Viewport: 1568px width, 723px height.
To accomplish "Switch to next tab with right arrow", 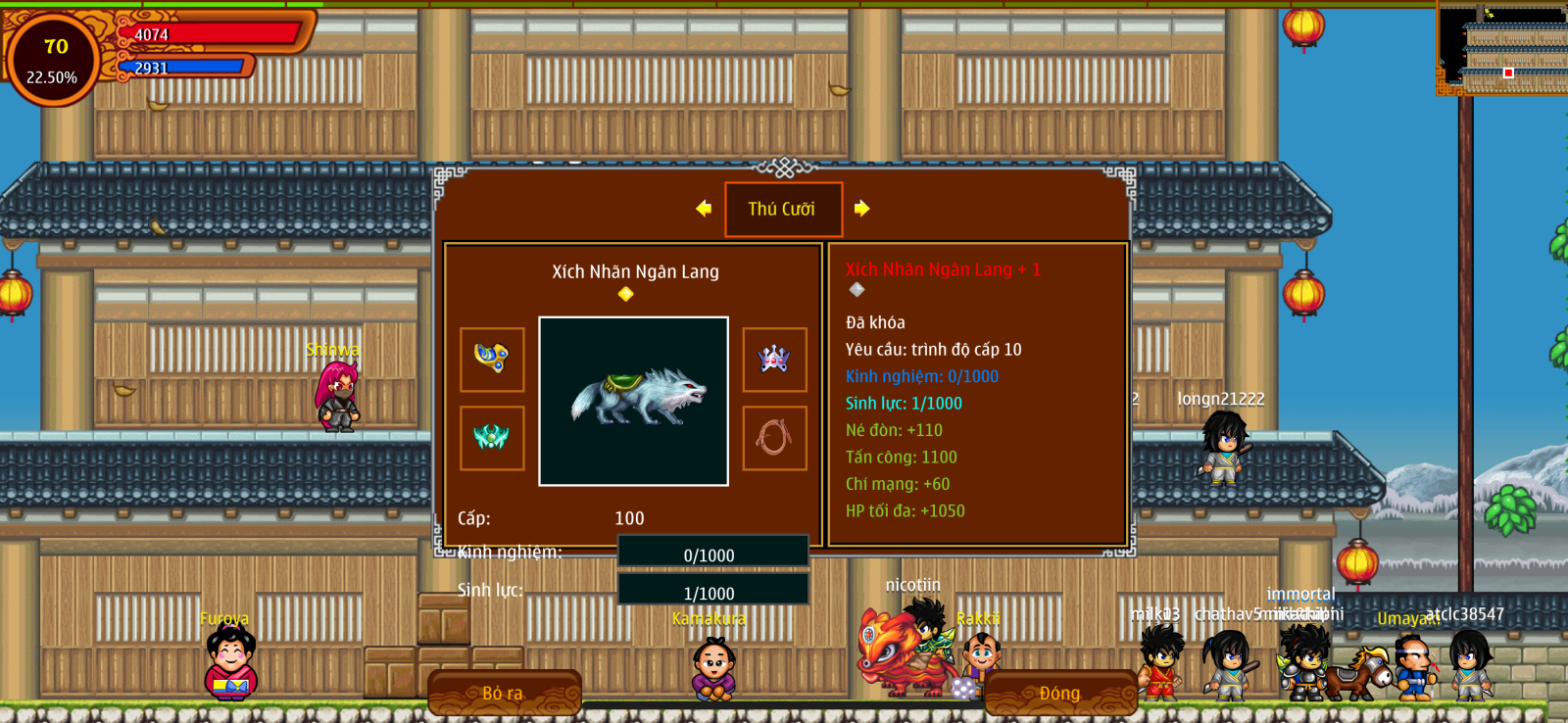I will point(861,208).
